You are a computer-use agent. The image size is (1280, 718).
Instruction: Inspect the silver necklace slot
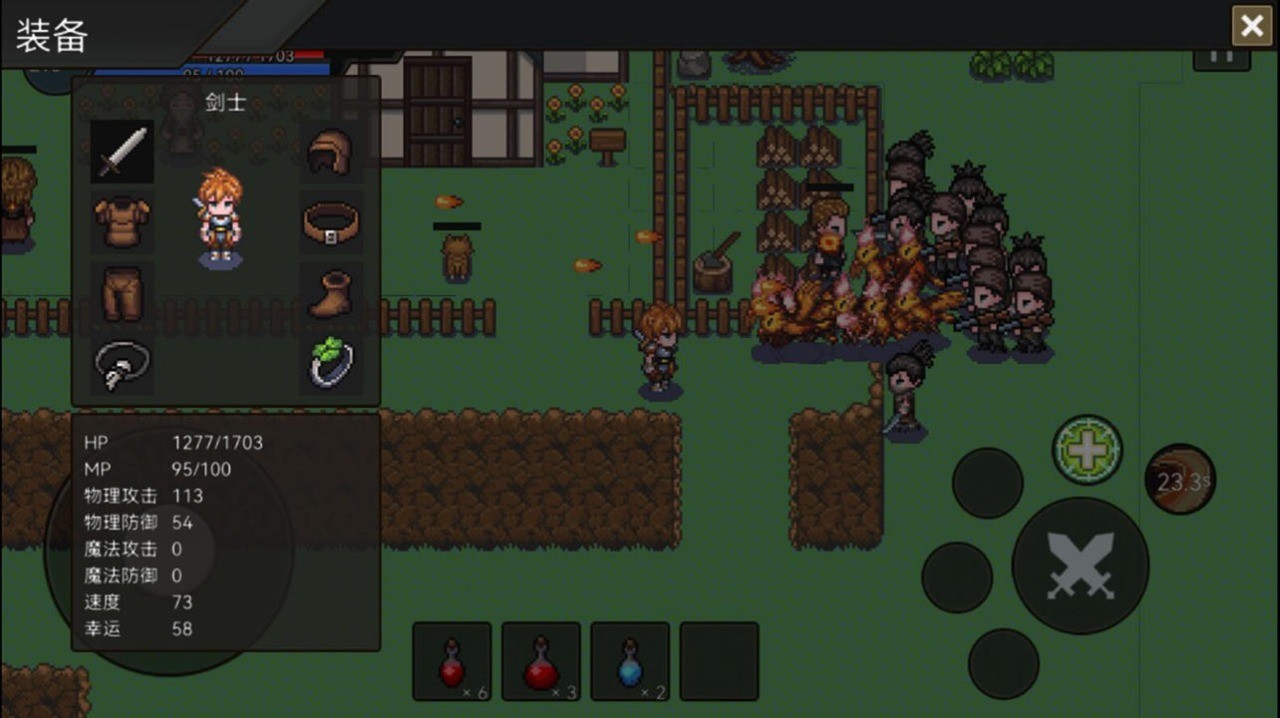pyautogui.click(x=122, y=364)
